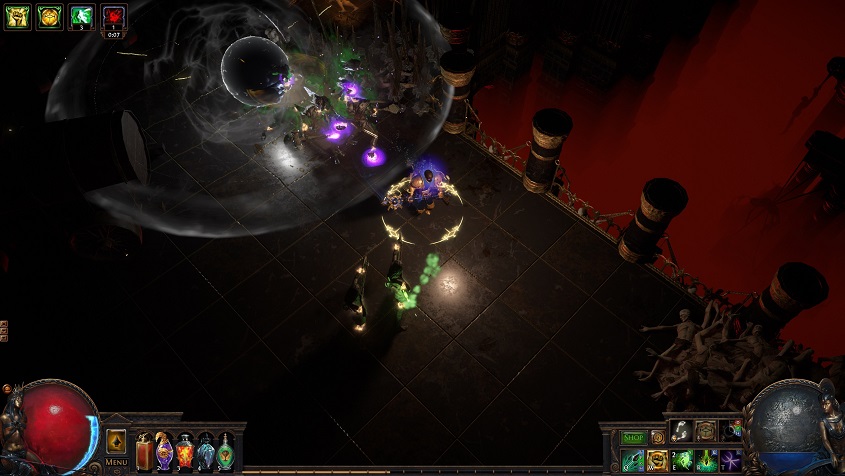Activate the green burst skill on R
Image resolution: width=845 pixels, height=476 pixels.
click(707, 460)
